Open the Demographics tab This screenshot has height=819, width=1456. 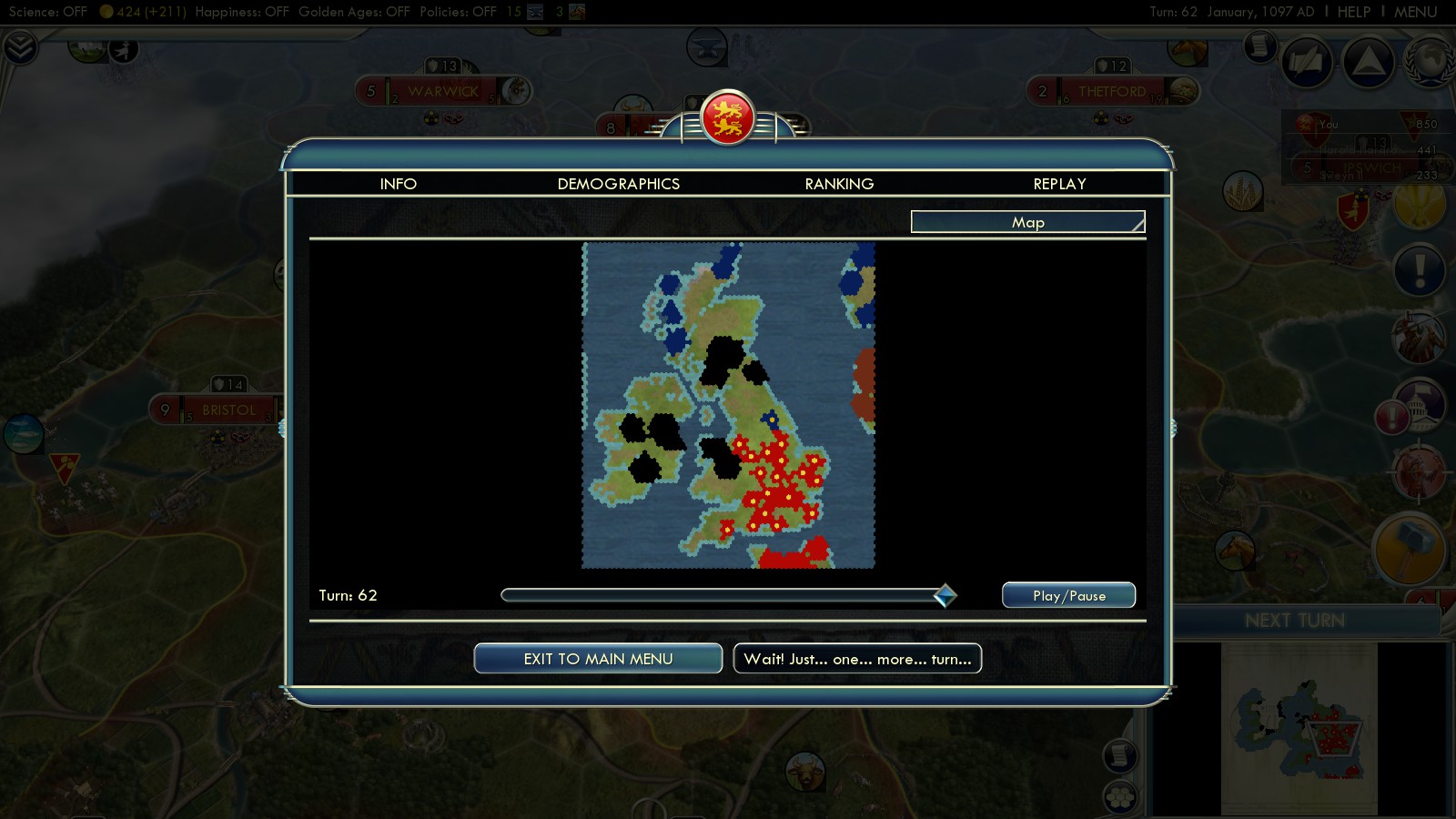pyautogui.click(x=618, y=184)
